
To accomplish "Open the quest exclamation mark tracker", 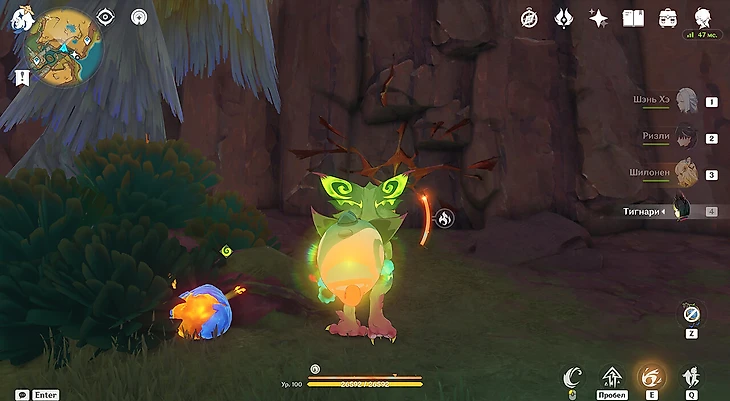I will tap(21, 76).
